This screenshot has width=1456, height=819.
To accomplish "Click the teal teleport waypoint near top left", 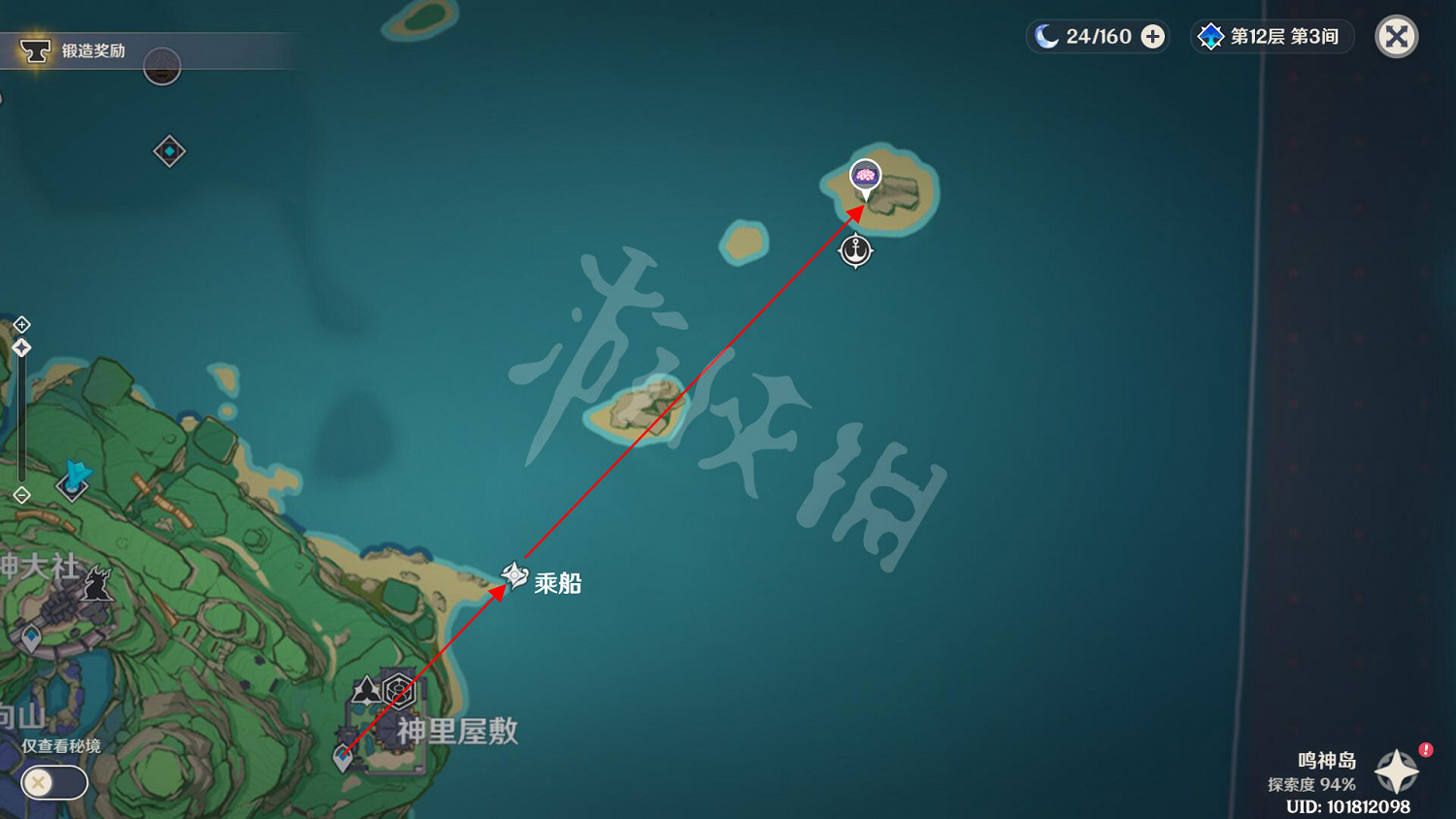I will 169,151.
